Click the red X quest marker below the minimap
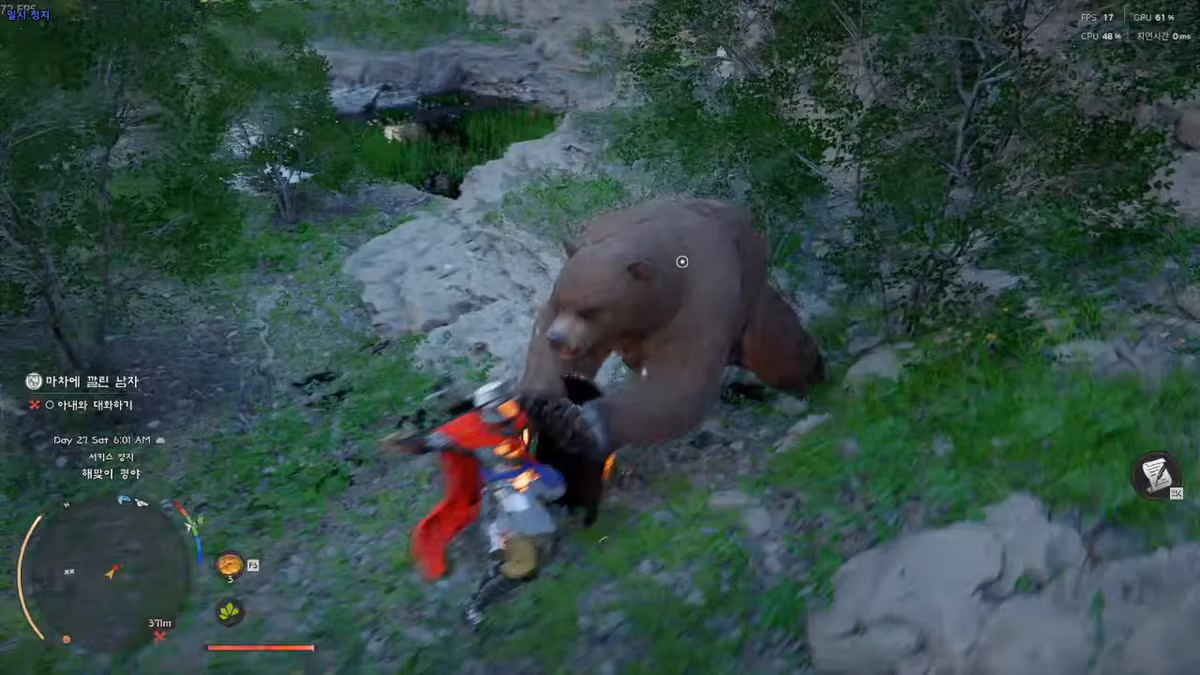The image size is (1200, 675). (158, 636)
